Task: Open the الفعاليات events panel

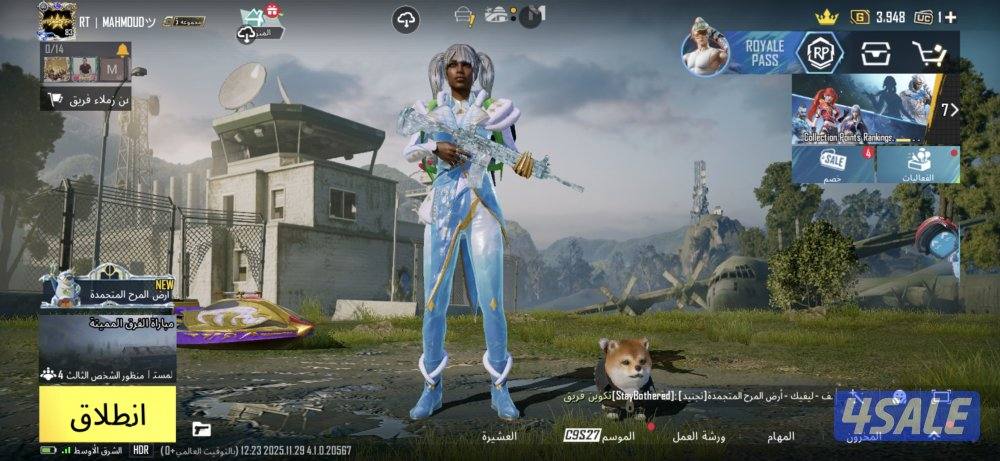Action: pos(920,165)
